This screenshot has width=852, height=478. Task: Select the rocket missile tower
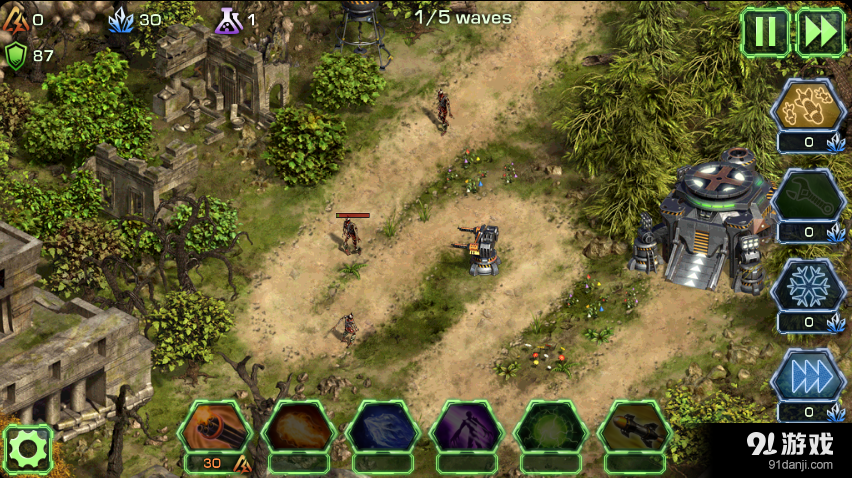pos(634,427)
